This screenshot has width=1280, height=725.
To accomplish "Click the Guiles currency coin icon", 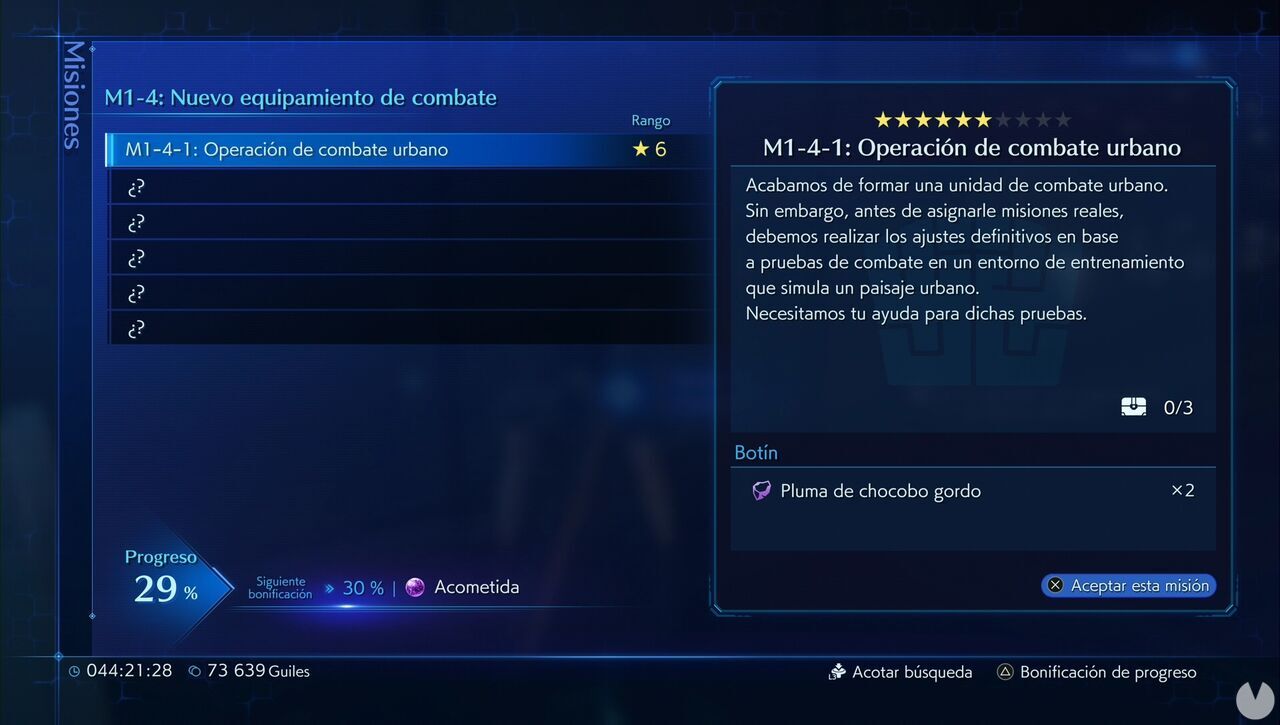I will pos(195,671).
